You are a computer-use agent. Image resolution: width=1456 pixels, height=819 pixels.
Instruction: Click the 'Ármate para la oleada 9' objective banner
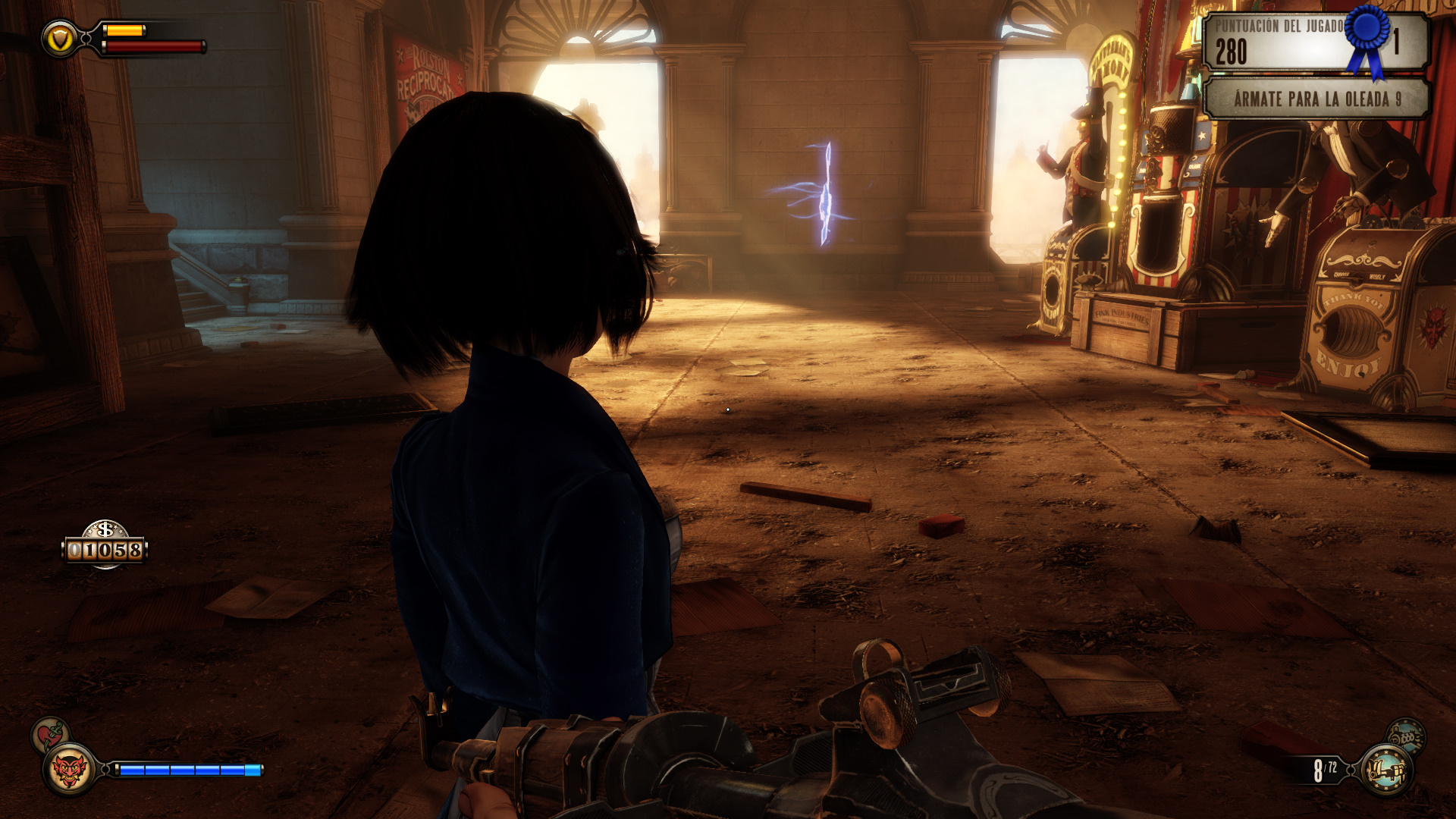click(1316, 99)
